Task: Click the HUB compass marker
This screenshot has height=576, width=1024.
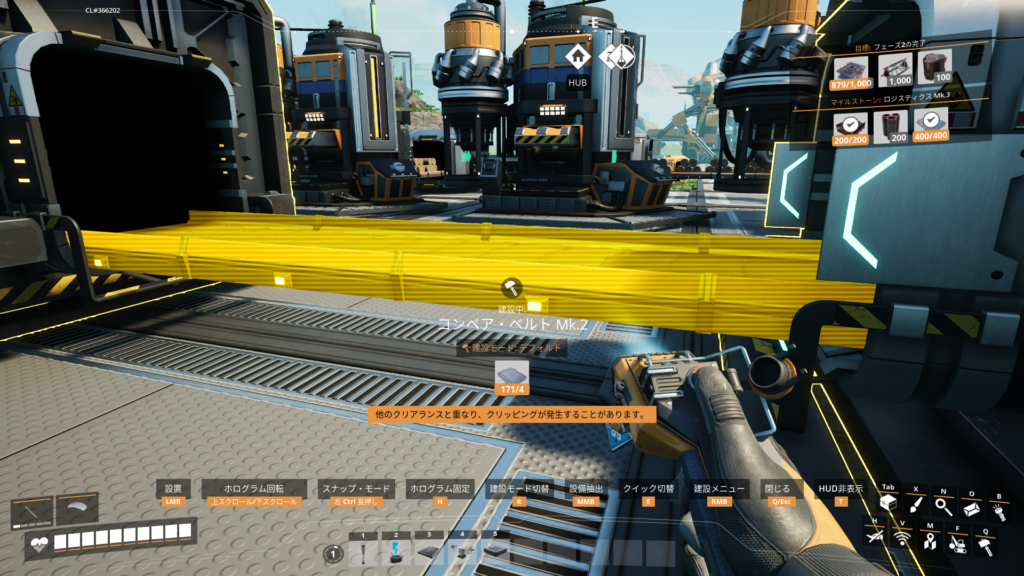Action: point(578,58)
